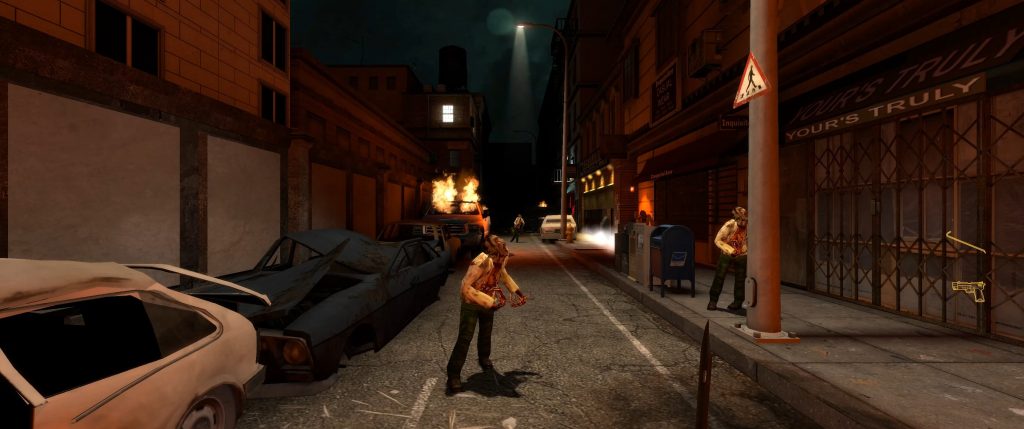This screenshot has width=1024, height=429.
Task: Select the crowbar weapon icon
Action: pos(965,242)
